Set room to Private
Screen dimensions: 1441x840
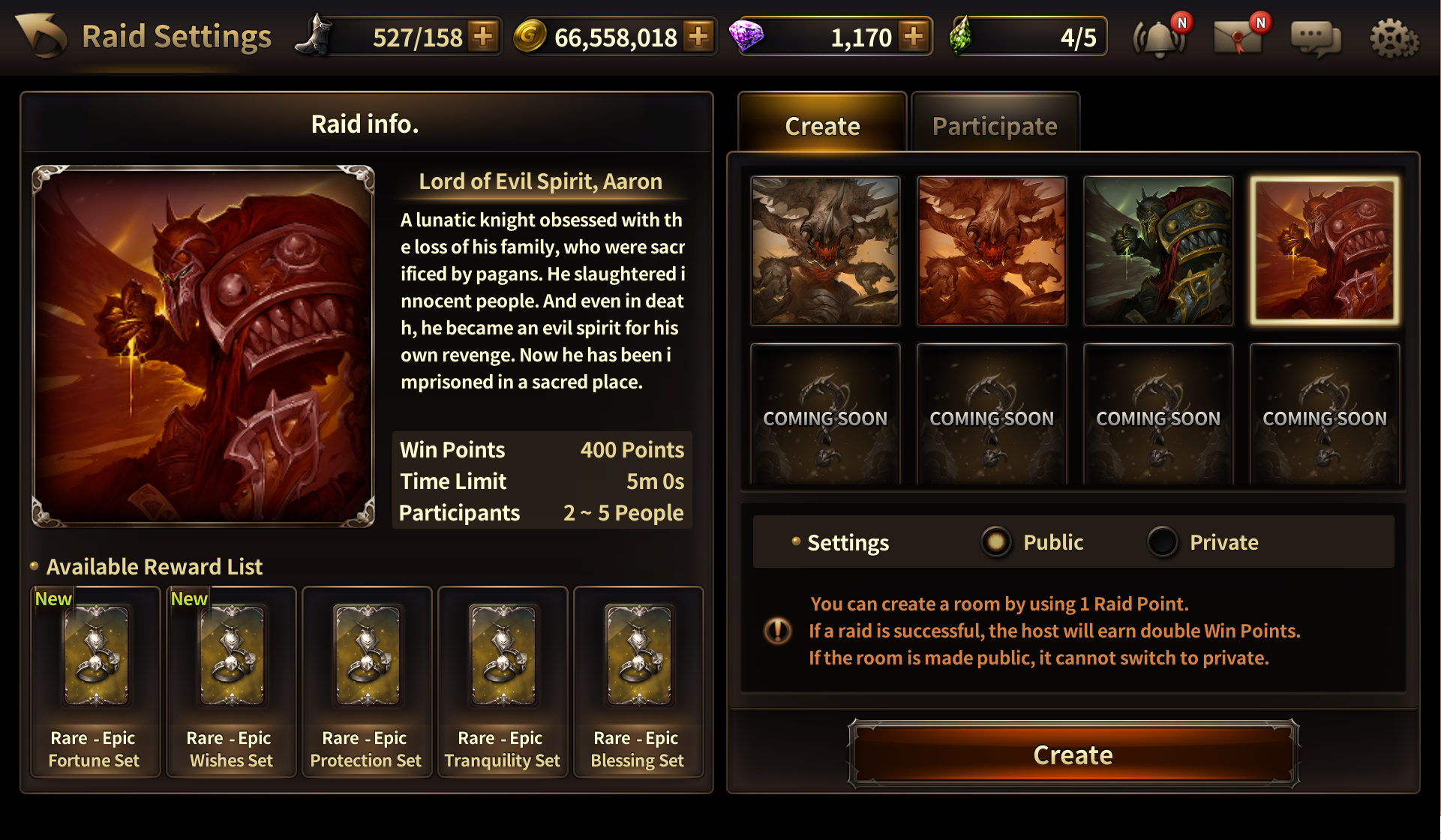pos(1163,541)
